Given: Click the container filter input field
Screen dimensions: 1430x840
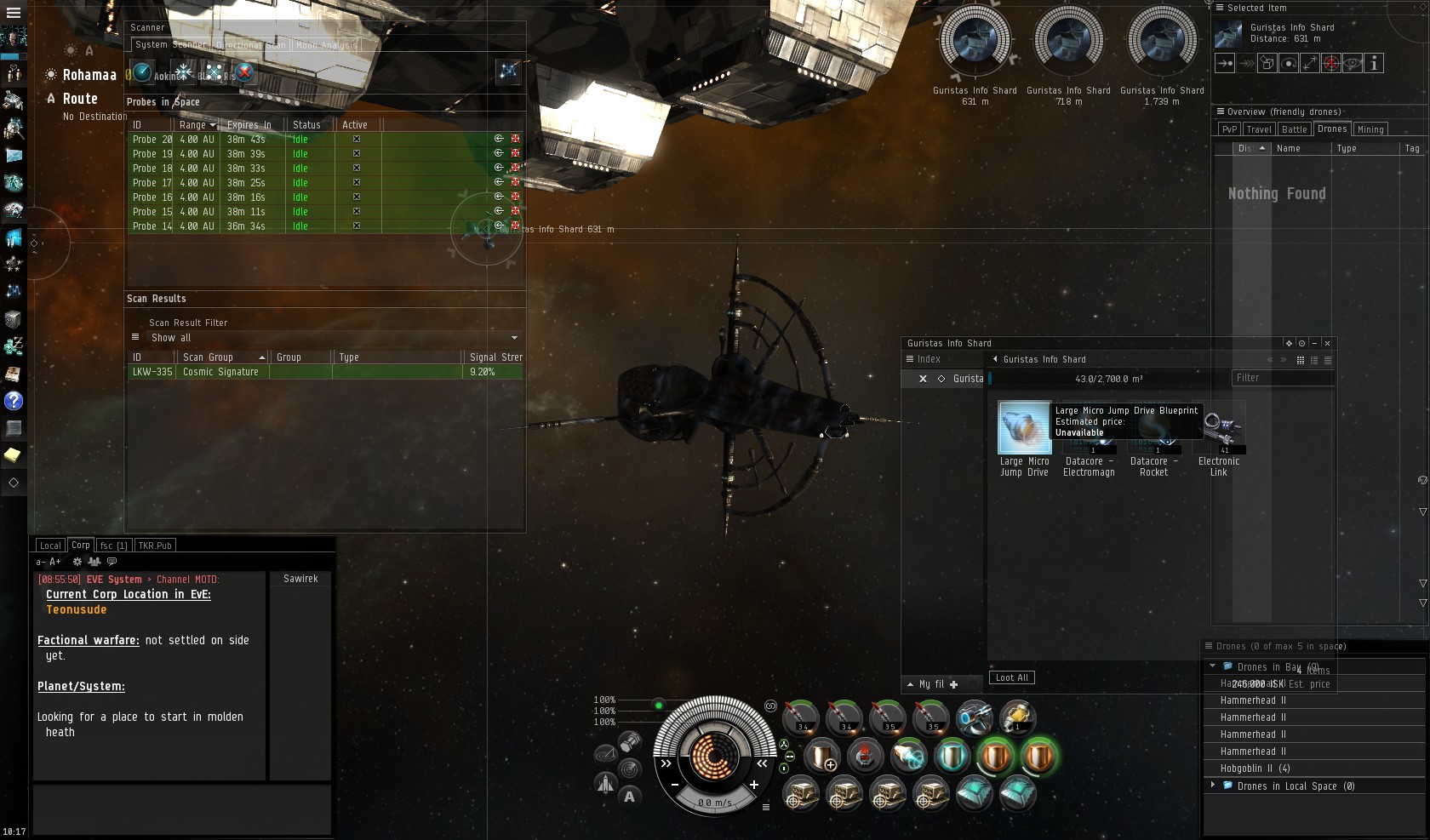Looking at the screenshot, I should (x=1281, y=378).
